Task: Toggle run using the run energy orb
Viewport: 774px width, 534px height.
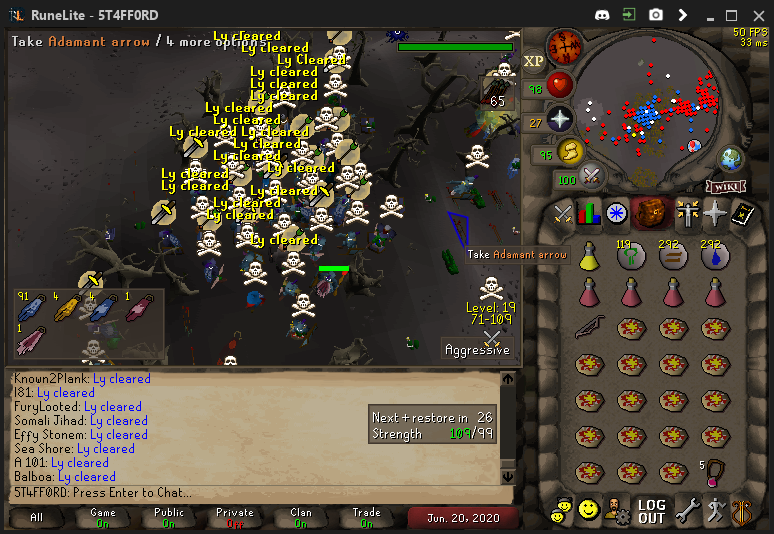Action: 571,151
